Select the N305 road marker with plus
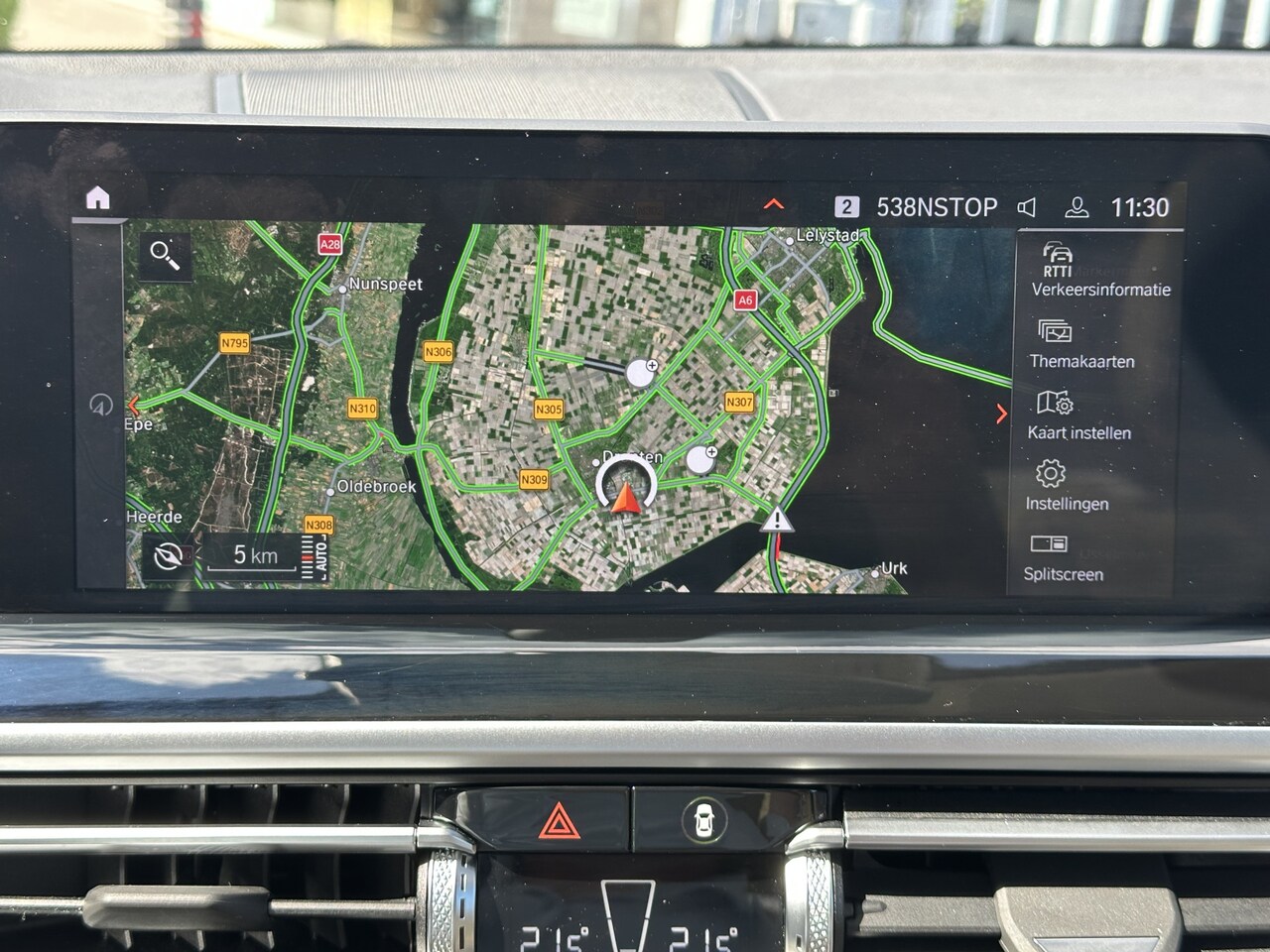This screenshot has height=952, width=1270. [x=642, y=373]
